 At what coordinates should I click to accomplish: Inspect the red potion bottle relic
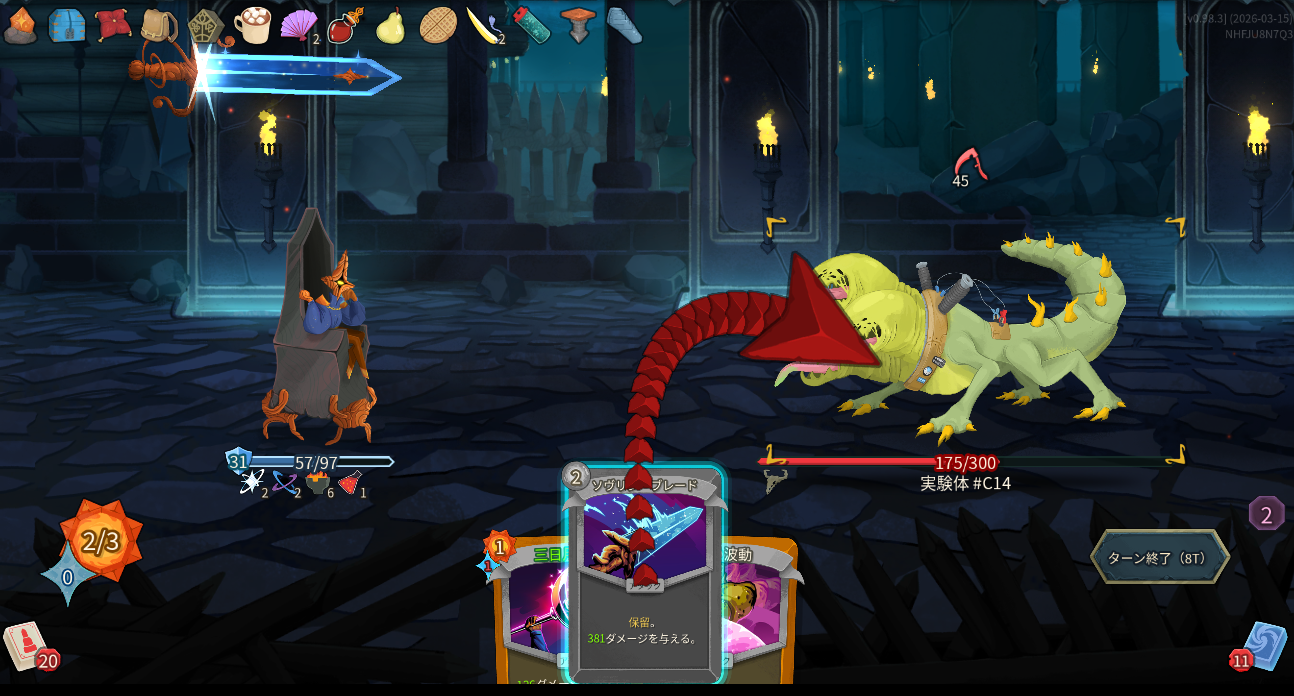point(344,25)
